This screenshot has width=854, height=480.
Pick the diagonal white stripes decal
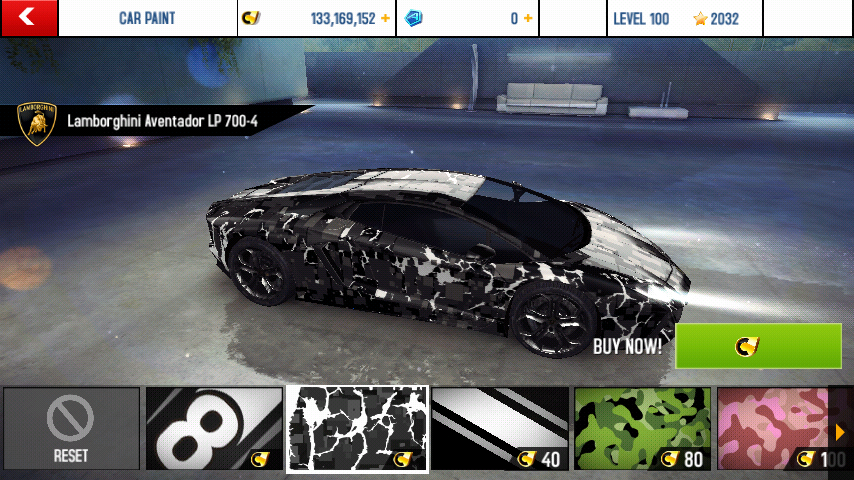coord(500,429)
